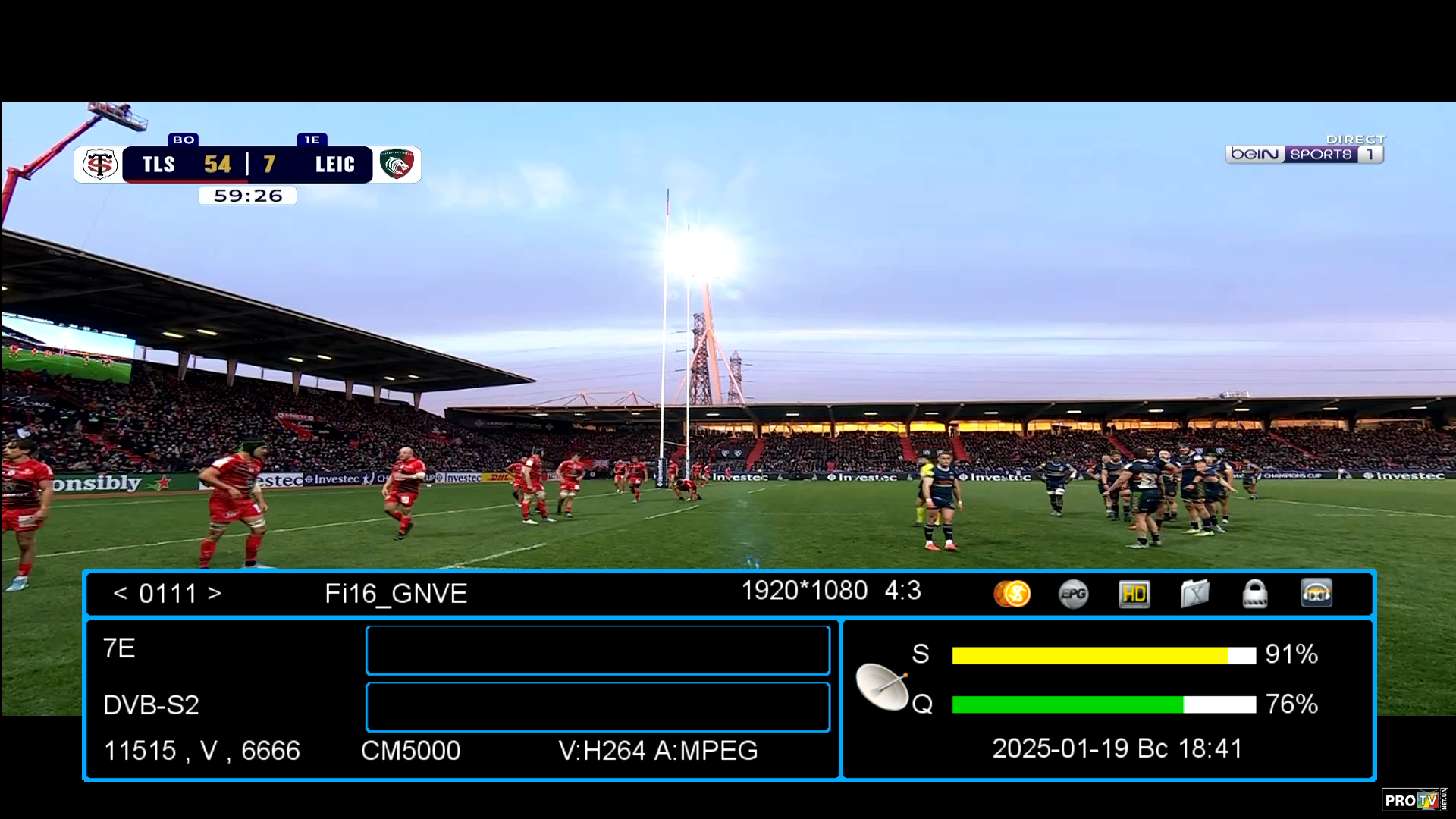Image resolution: width=1456 pixels, height=819 pixels.
Task: Click the empty next-program box beside DVB-S2
Action: click(x=598, y=707)
